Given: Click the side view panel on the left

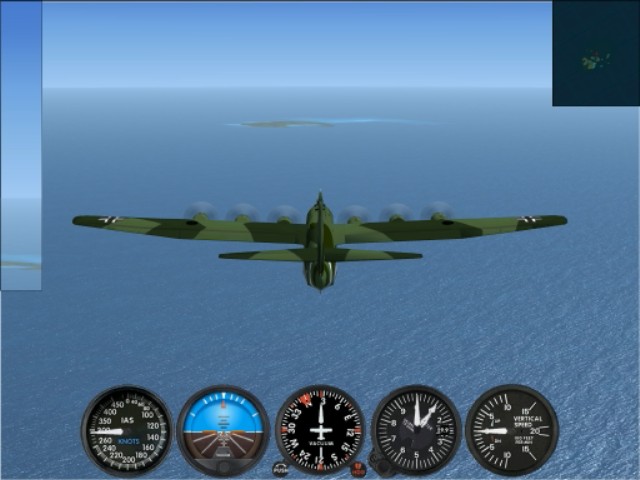Looking at the screenshot, I should [x=21, y=146].
